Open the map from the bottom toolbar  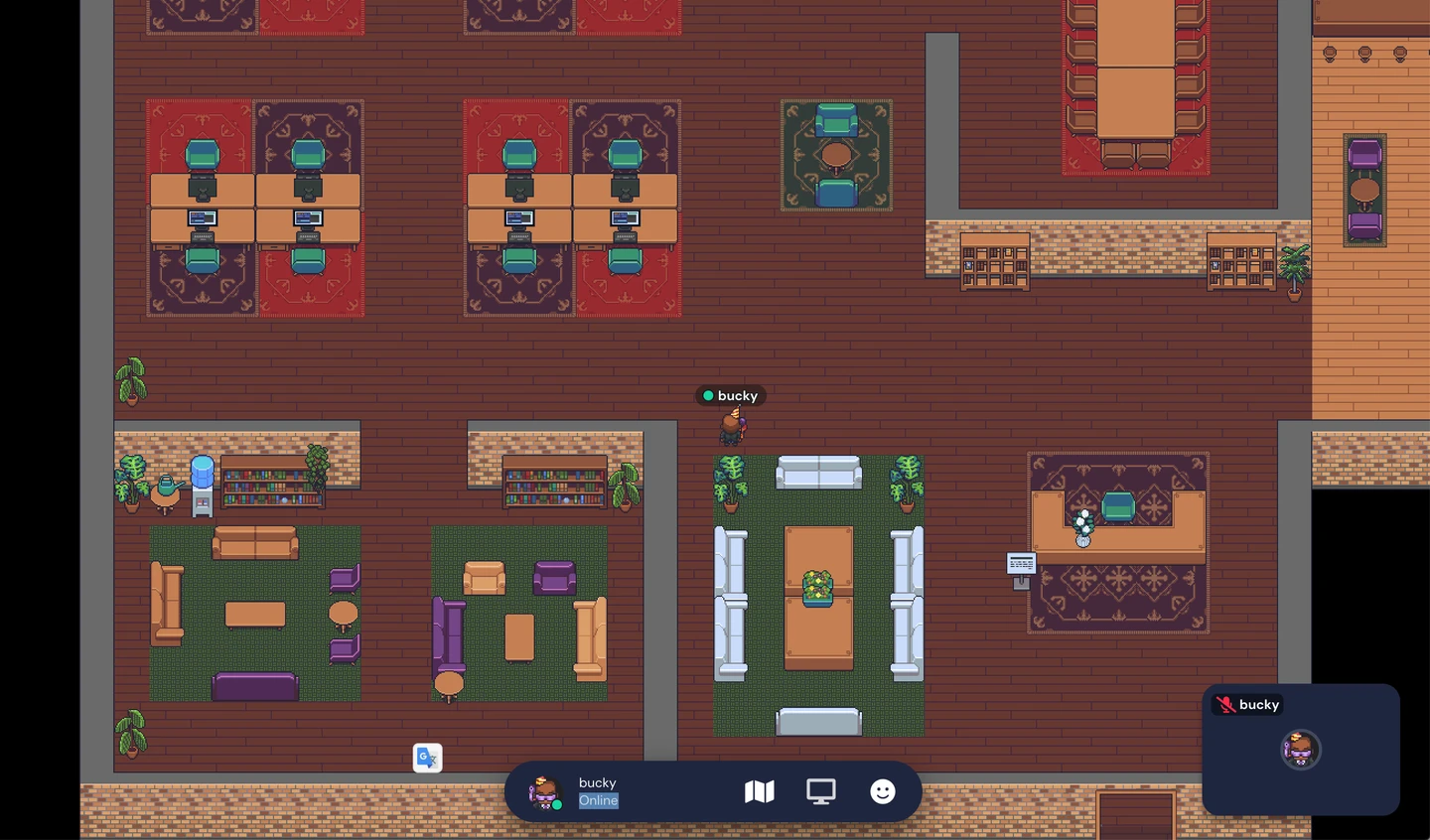[759, 791]
